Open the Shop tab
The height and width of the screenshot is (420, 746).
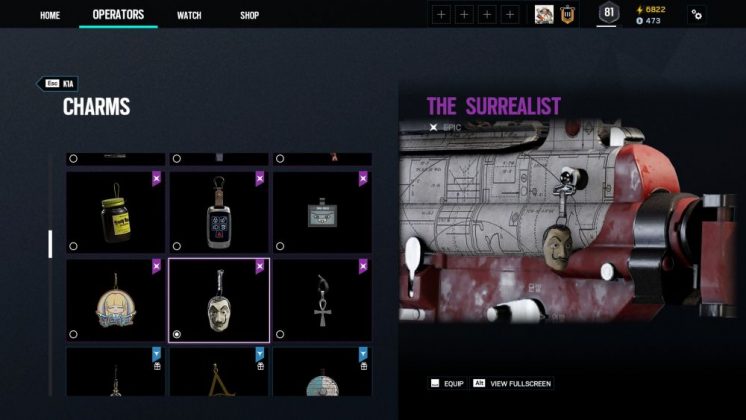(249, 15)
